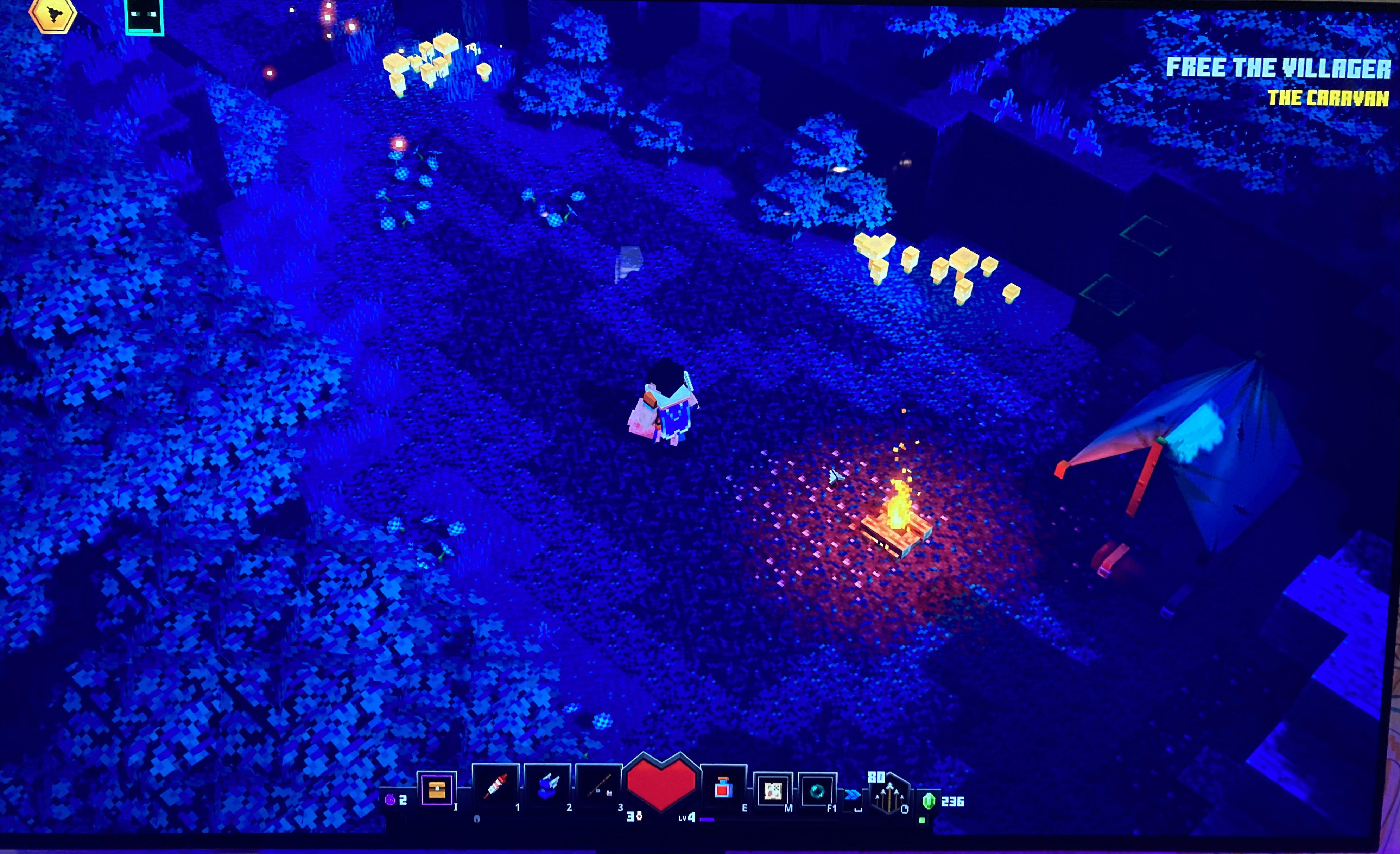Select the fishing rod artifact slot

(x=598, y=787)
